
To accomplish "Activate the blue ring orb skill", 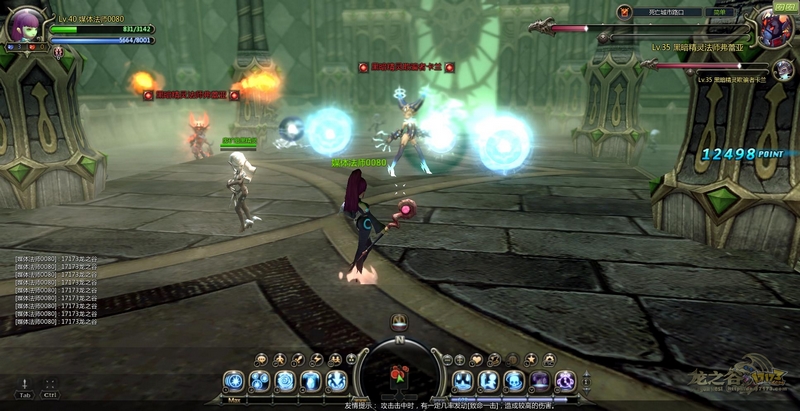I will (234, 381).
